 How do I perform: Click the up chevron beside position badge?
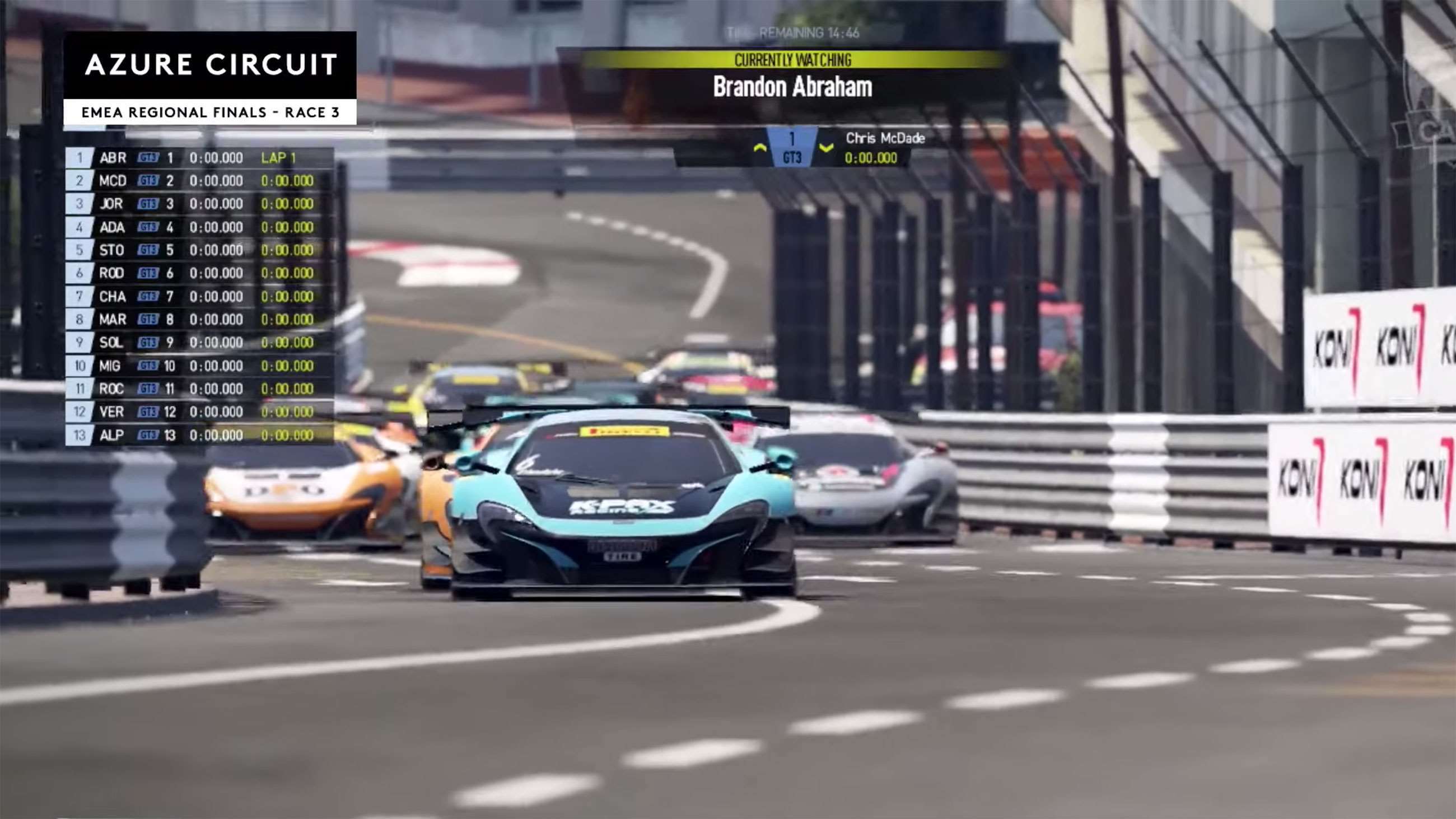[760, 148]
